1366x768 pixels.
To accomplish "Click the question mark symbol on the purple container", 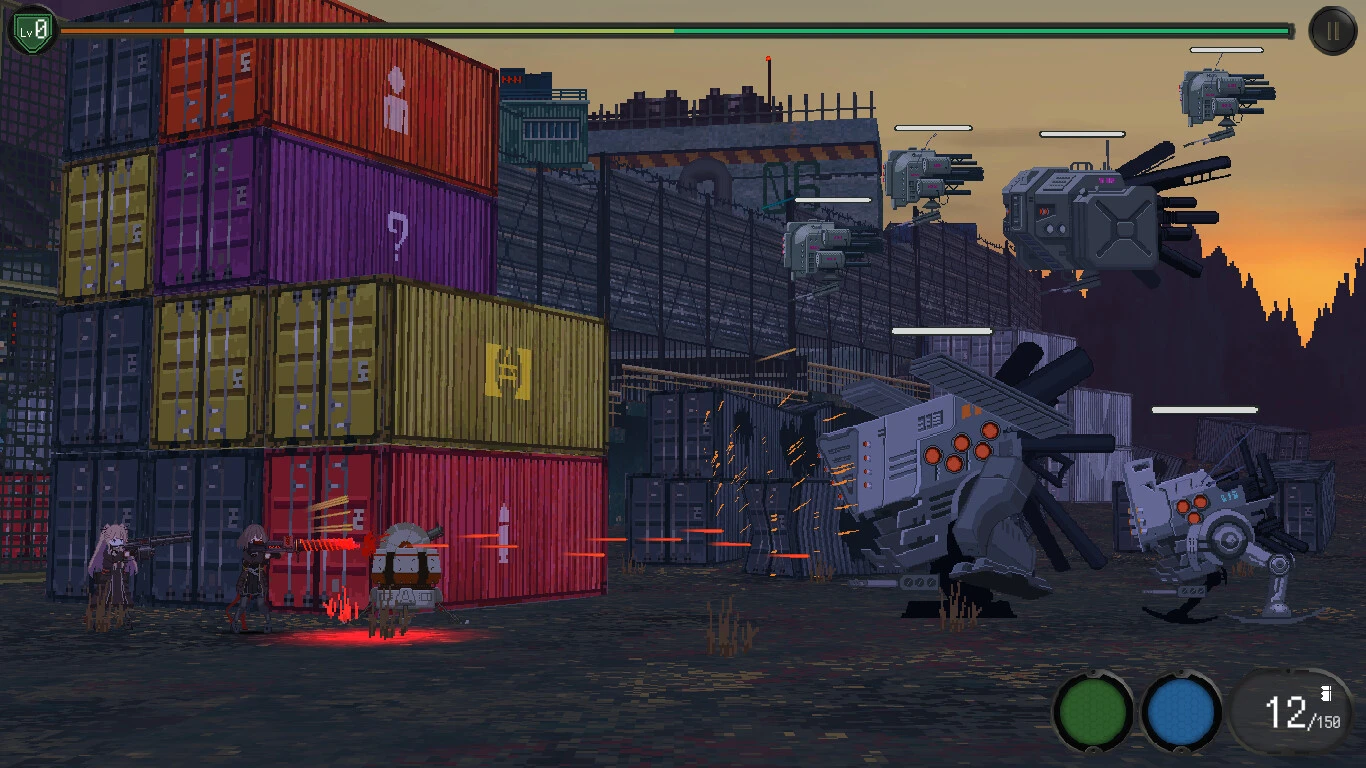I will coord(398,234).
